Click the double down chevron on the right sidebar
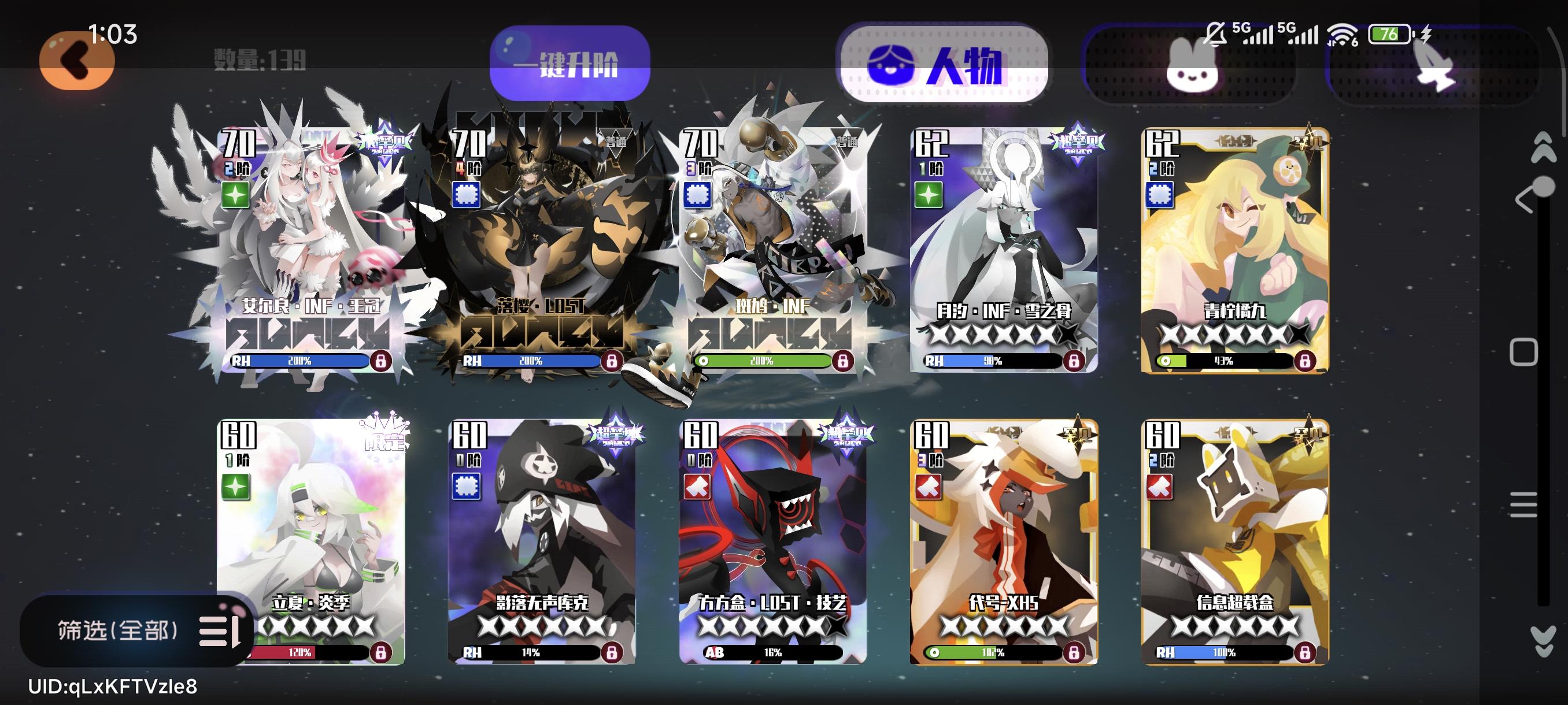Viewport: 1568px width, 705px height. point(1544,635)
